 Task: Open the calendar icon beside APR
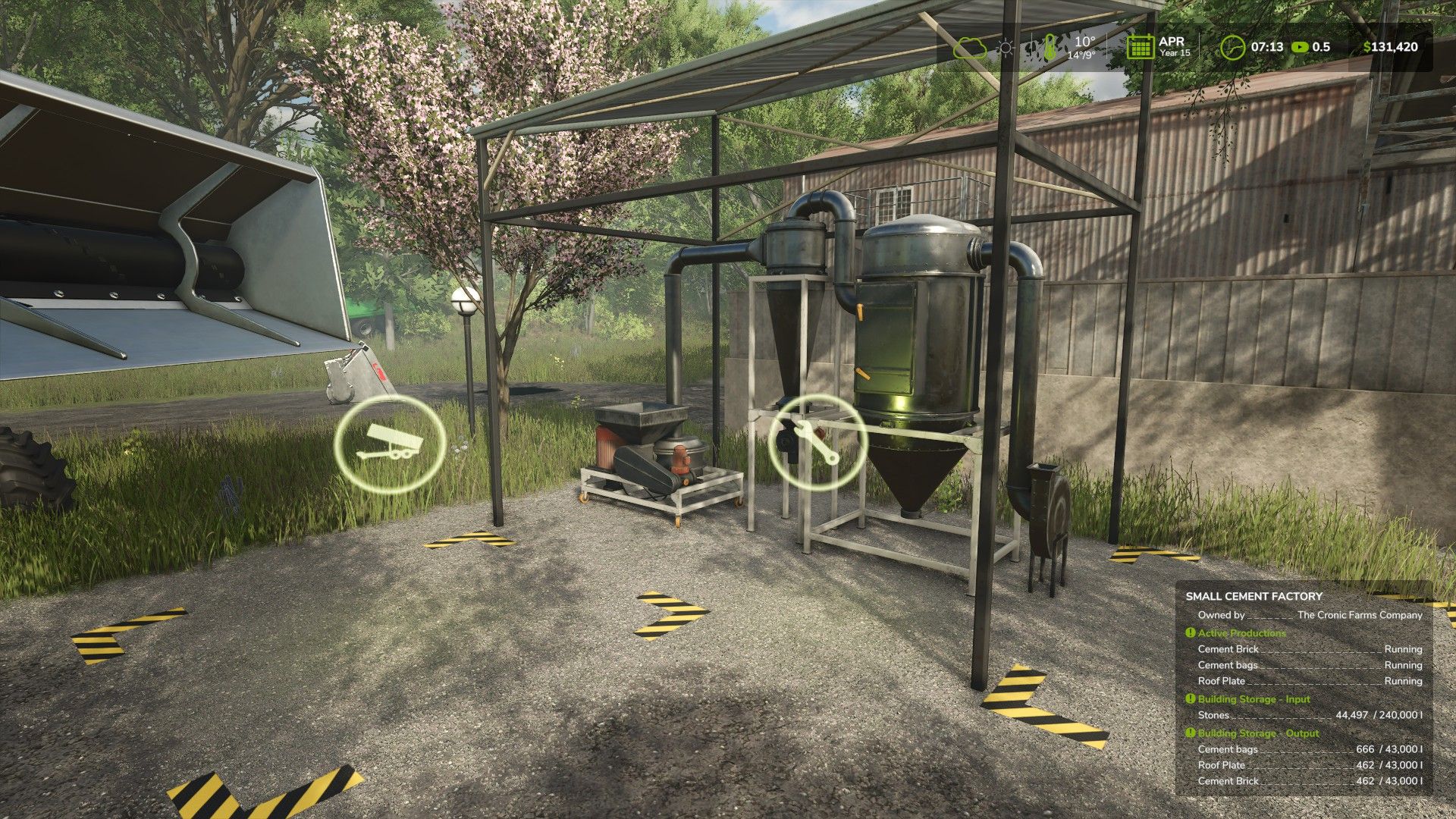pos(1140,47)
